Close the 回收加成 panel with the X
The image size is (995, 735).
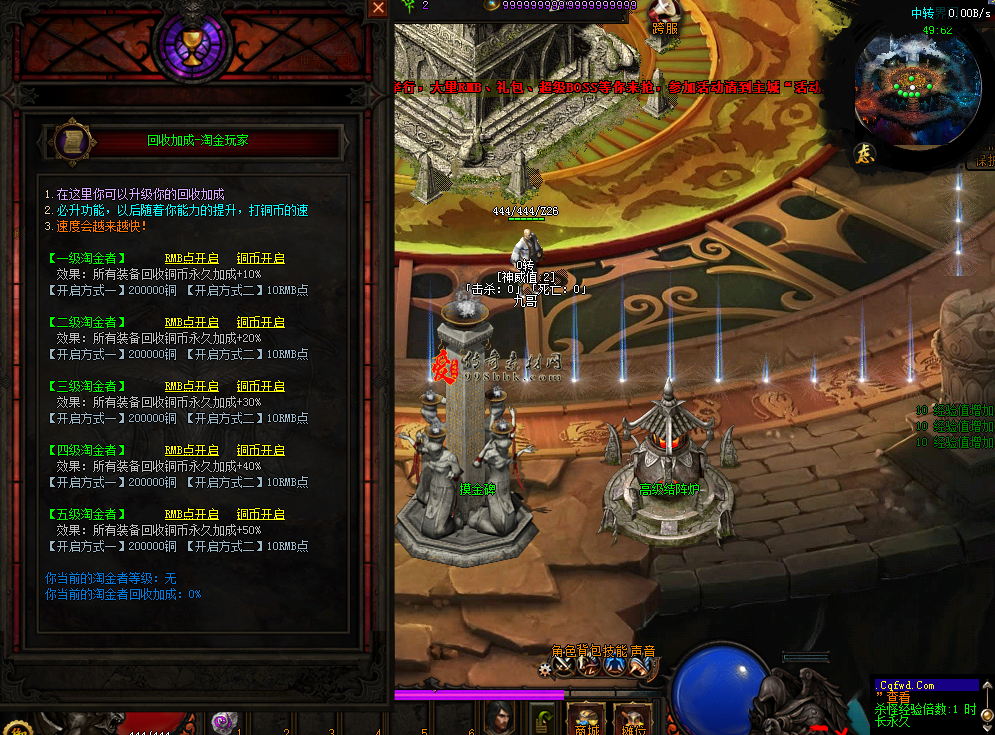point(378,8)
